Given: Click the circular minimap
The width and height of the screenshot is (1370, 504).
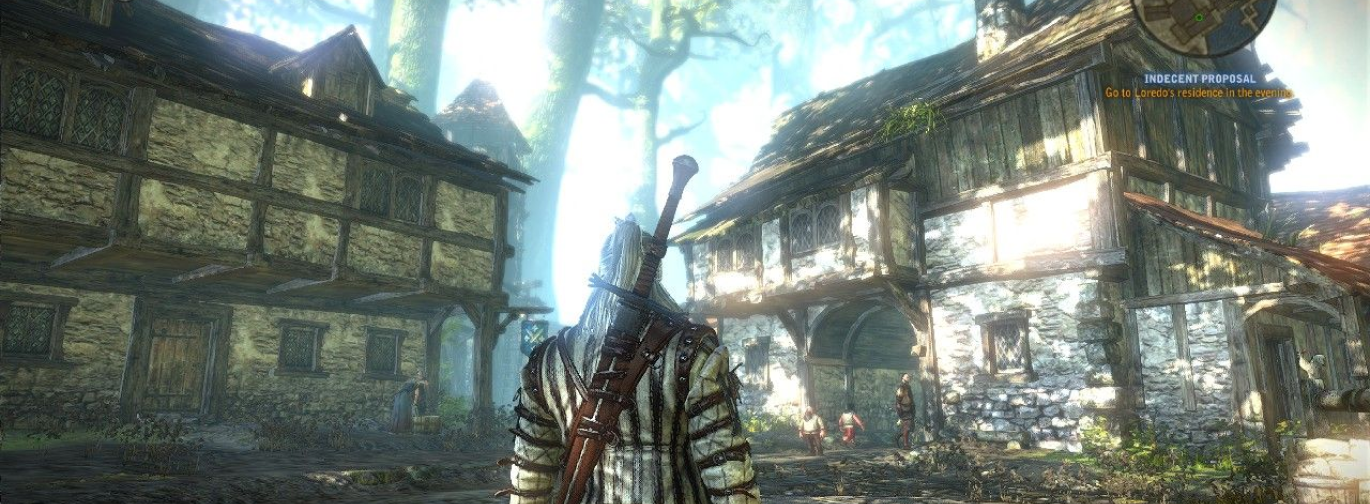Looking at the screenshot, I should [1202, 22].
